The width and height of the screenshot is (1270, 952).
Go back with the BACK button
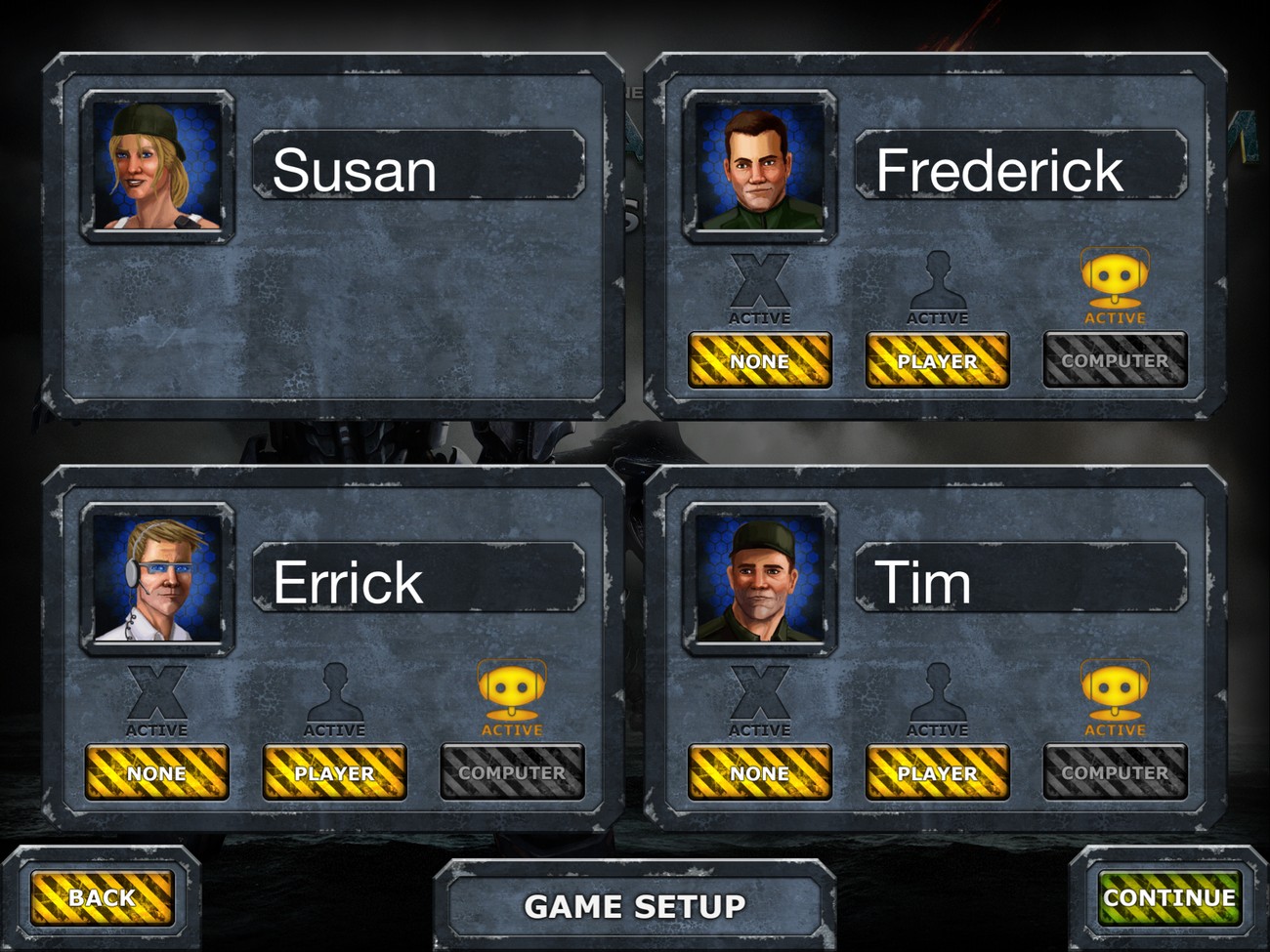coord(102,897)
